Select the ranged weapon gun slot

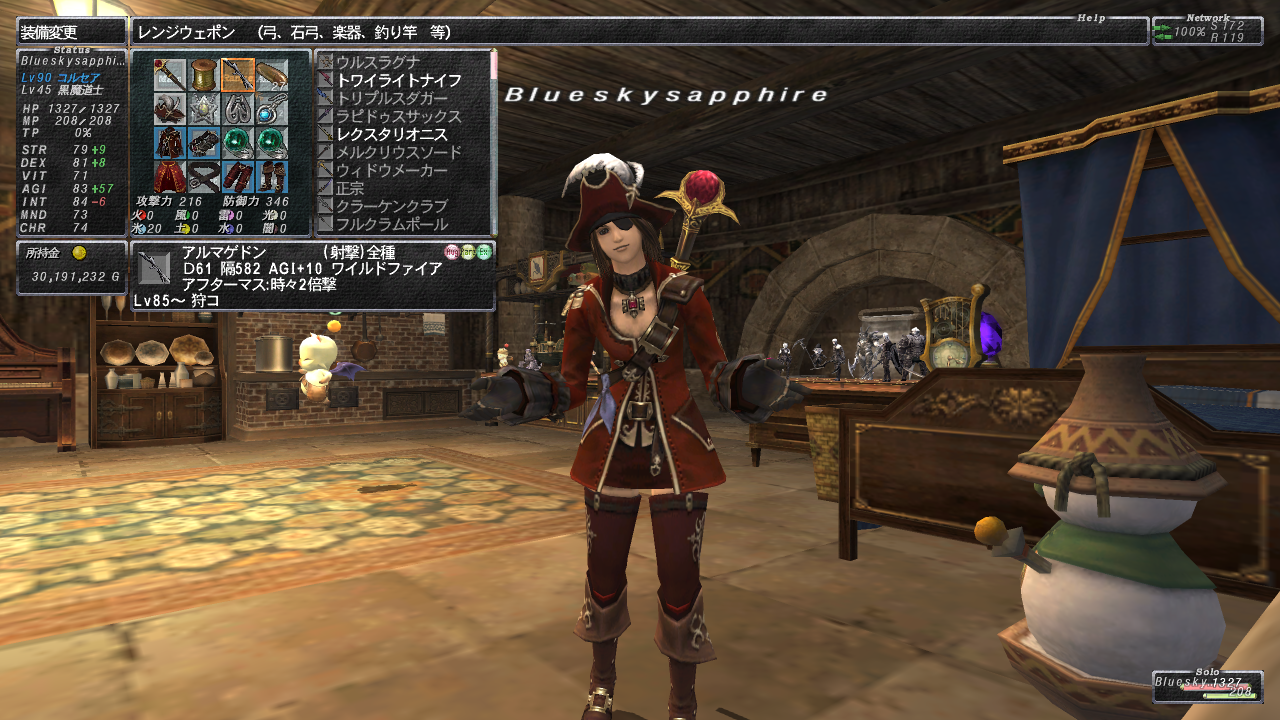click(237, 74)
